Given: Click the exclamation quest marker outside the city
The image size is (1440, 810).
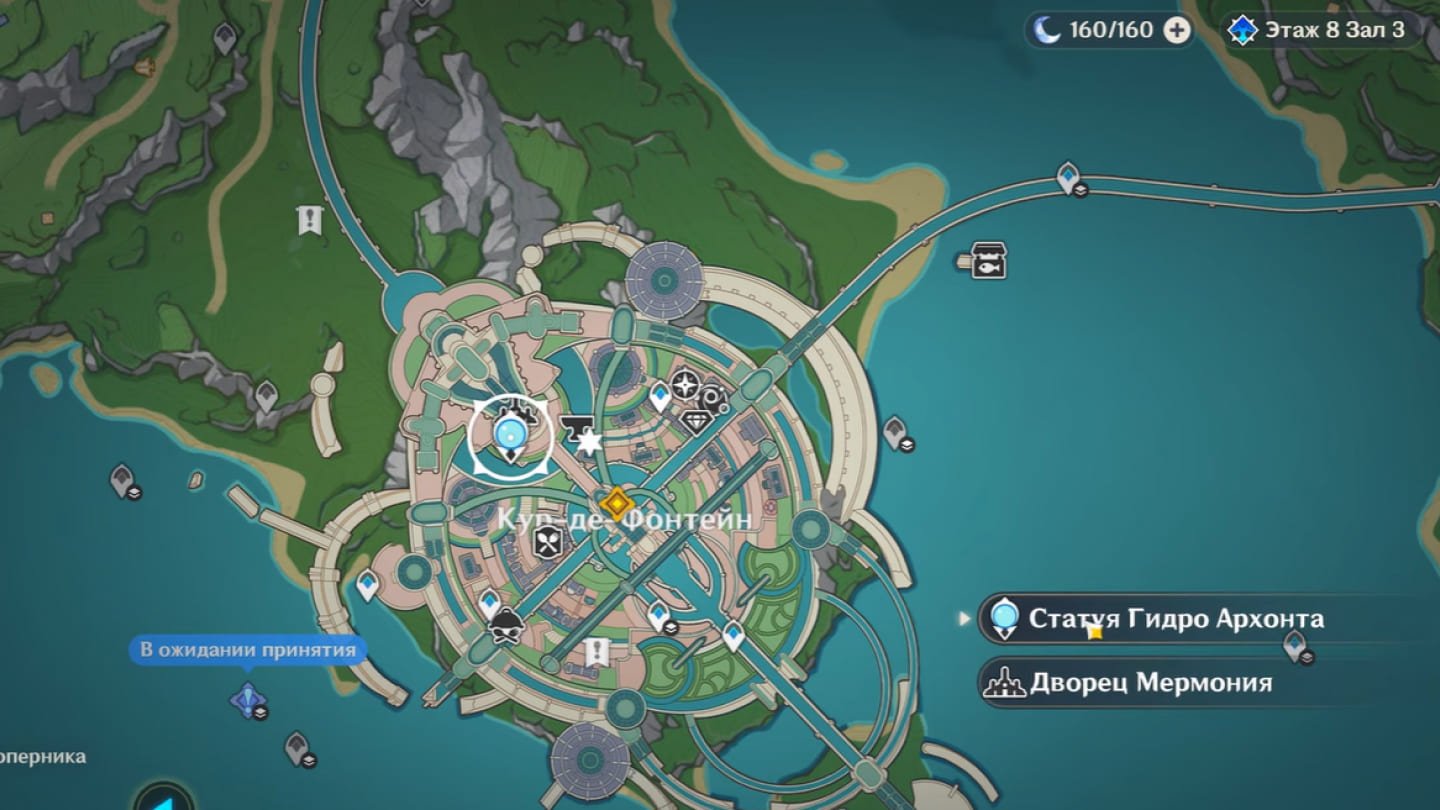Looking at the screenshot, I should 310,220.
